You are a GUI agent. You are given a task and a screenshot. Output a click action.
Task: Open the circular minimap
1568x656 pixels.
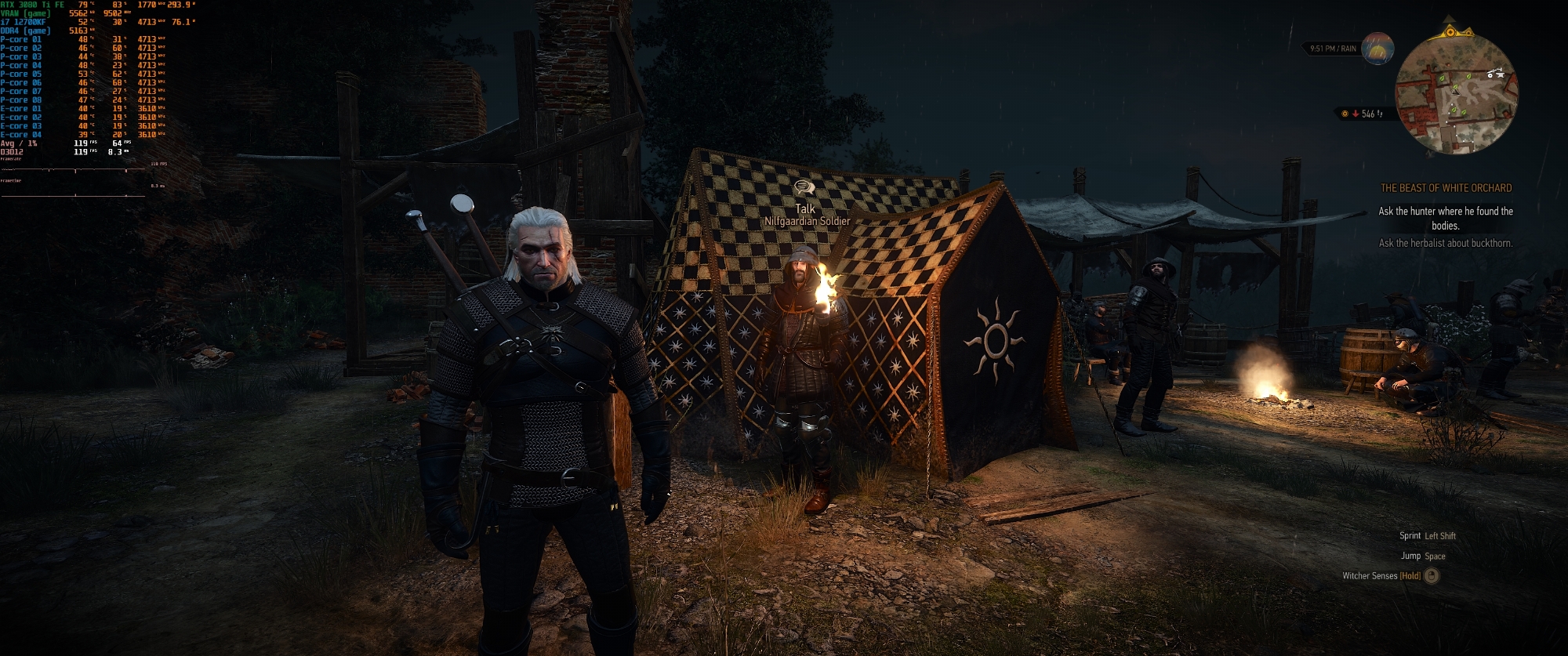coord(1456,94)
